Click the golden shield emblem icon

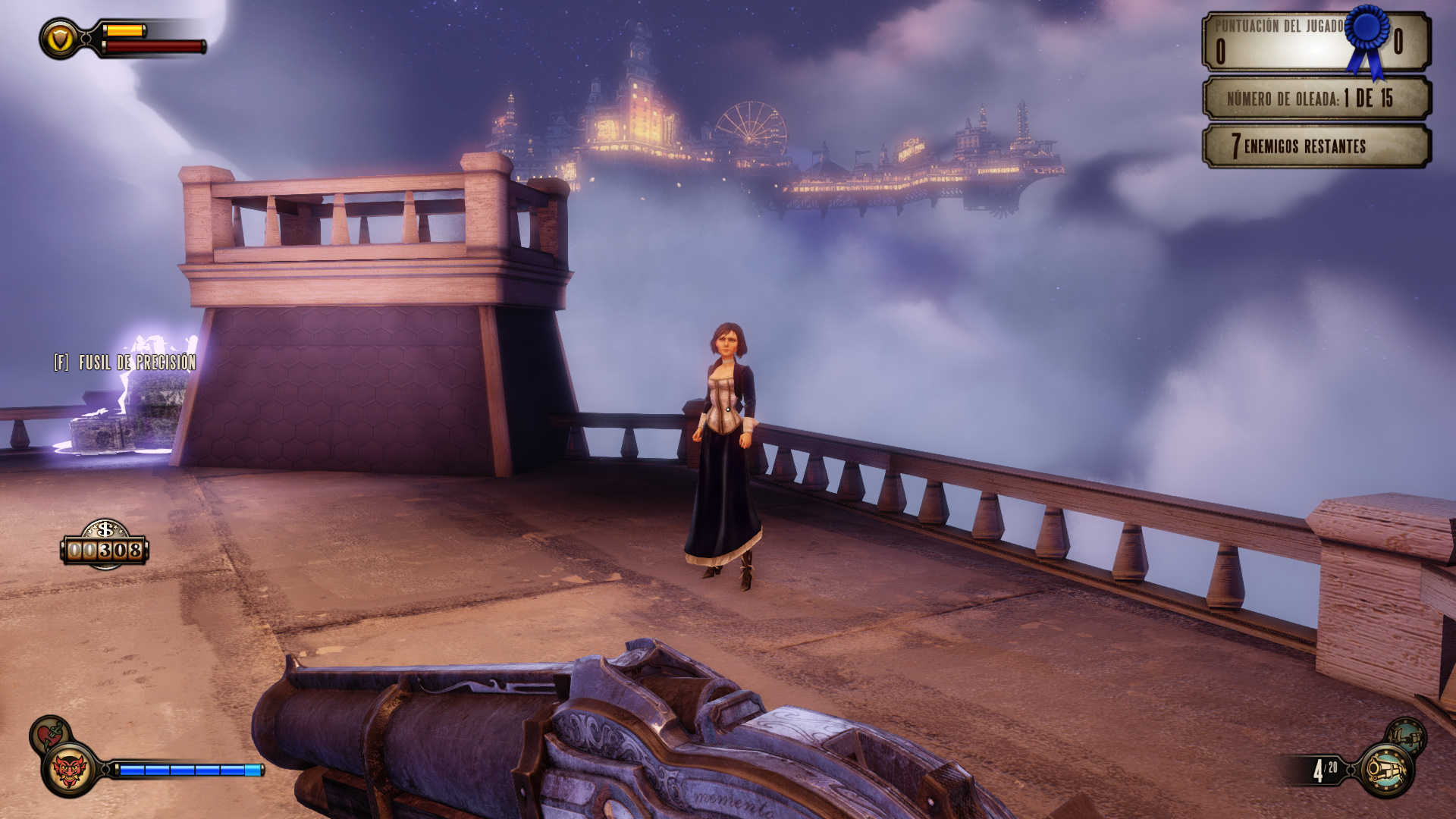[x=60, y=39]
